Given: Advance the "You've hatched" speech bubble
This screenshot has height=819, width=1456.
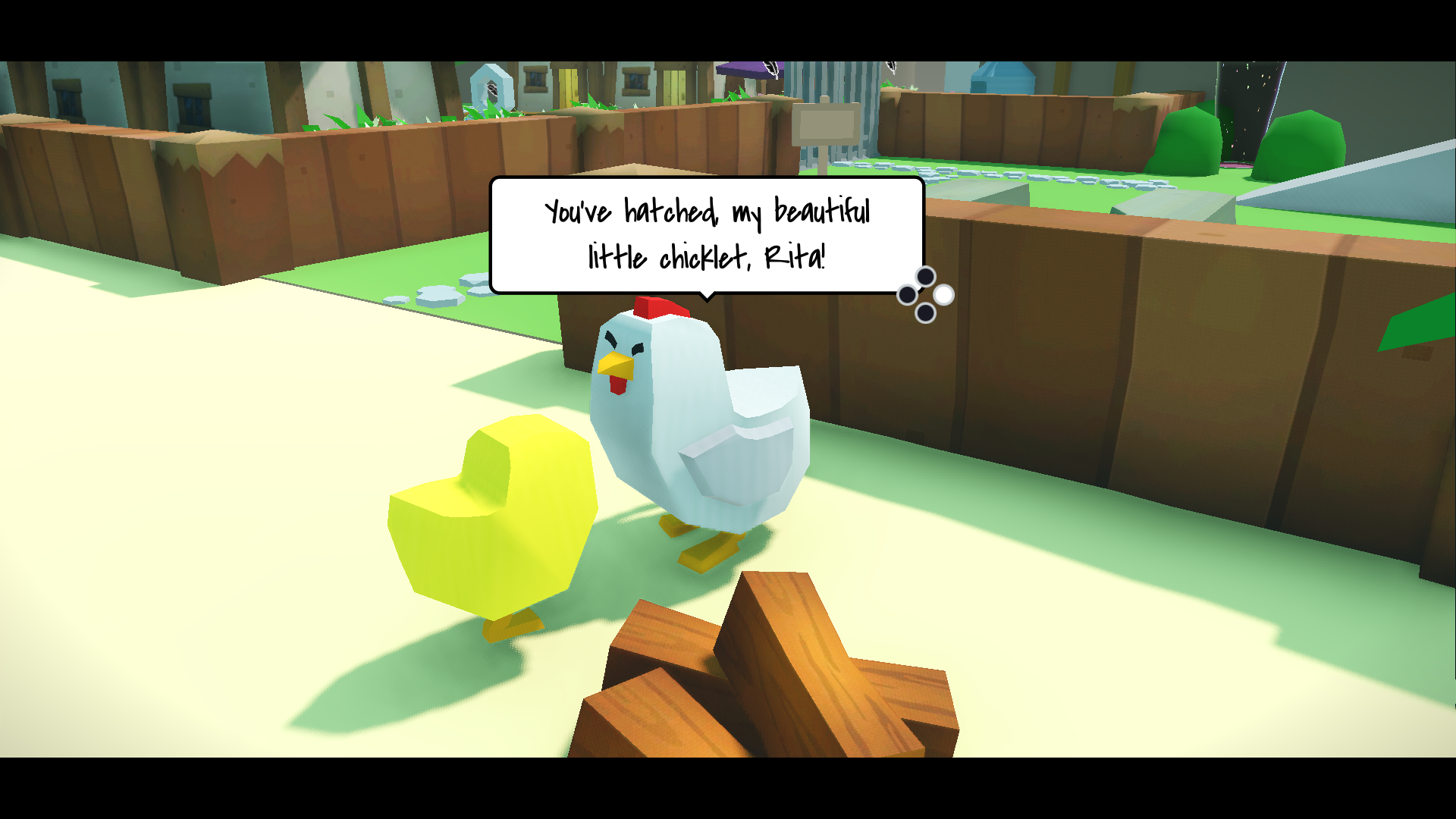Looking at the screenshot, I should (x=943, y=294).
